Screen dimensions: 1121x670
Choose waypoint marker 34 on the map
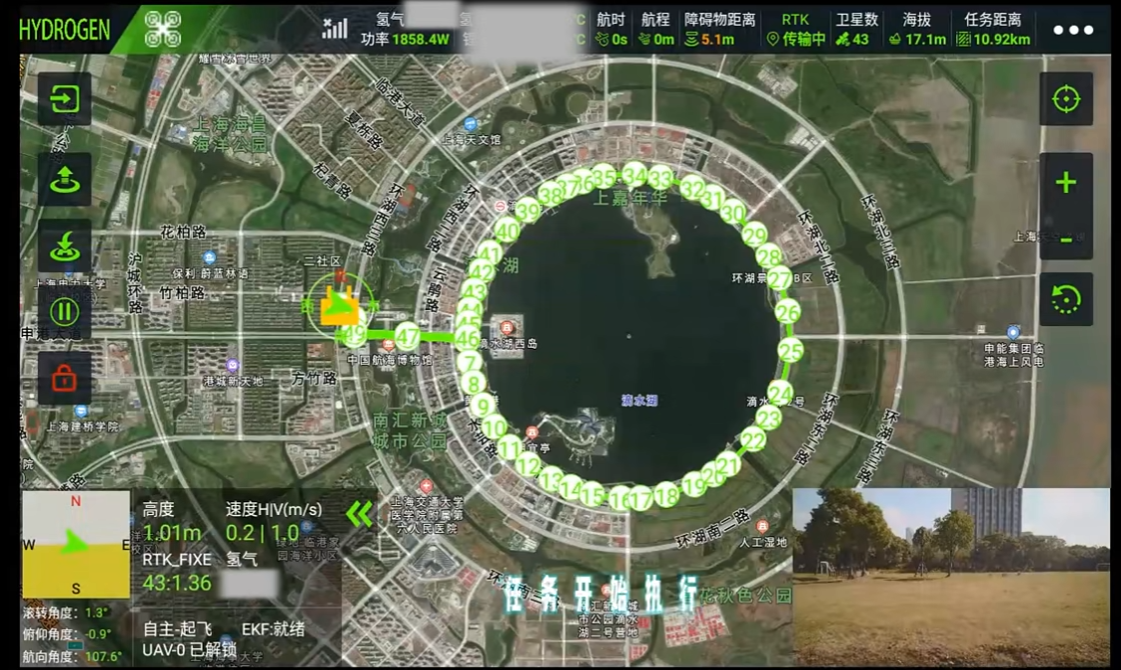[634, 174]
